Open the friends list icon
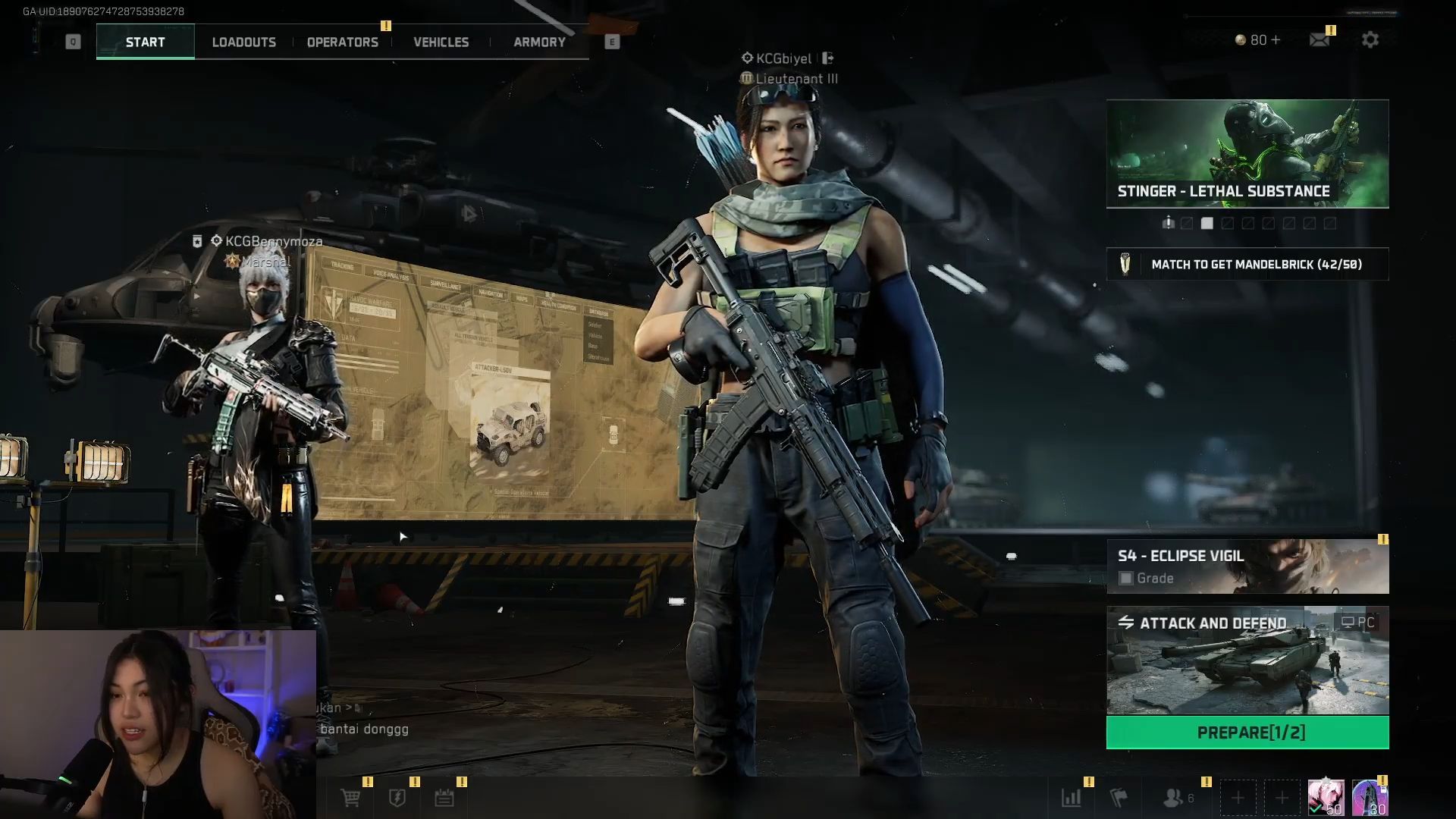1456x819 pixels. (x=1174, y=798)
